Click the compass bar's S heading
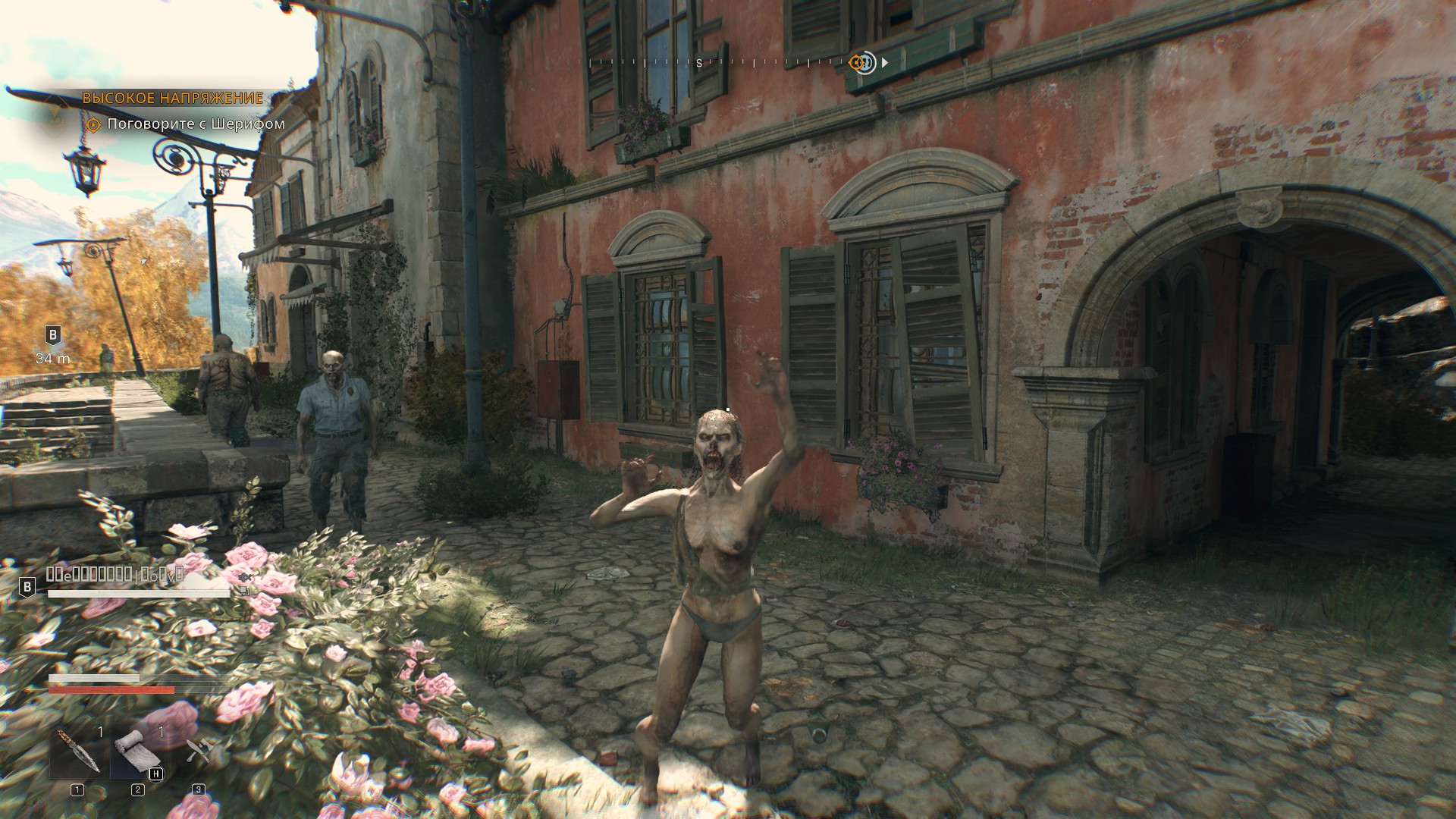1456x819 pixels. (699, 64)
